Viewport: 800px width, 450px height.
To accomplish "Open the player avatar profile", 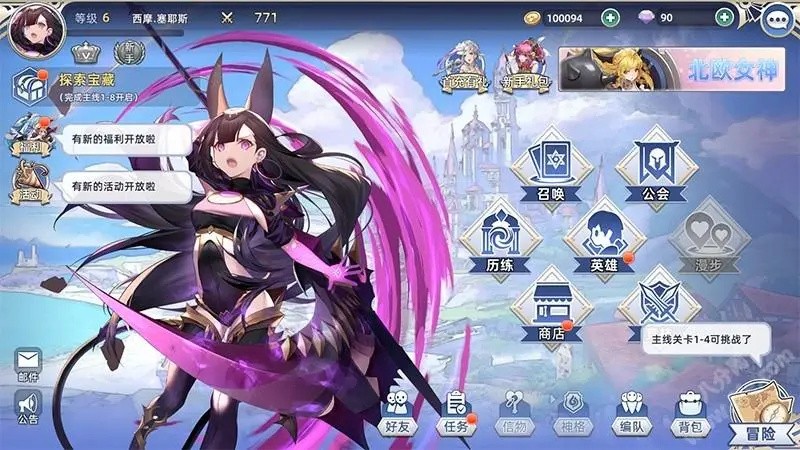I will pos(36,28).
